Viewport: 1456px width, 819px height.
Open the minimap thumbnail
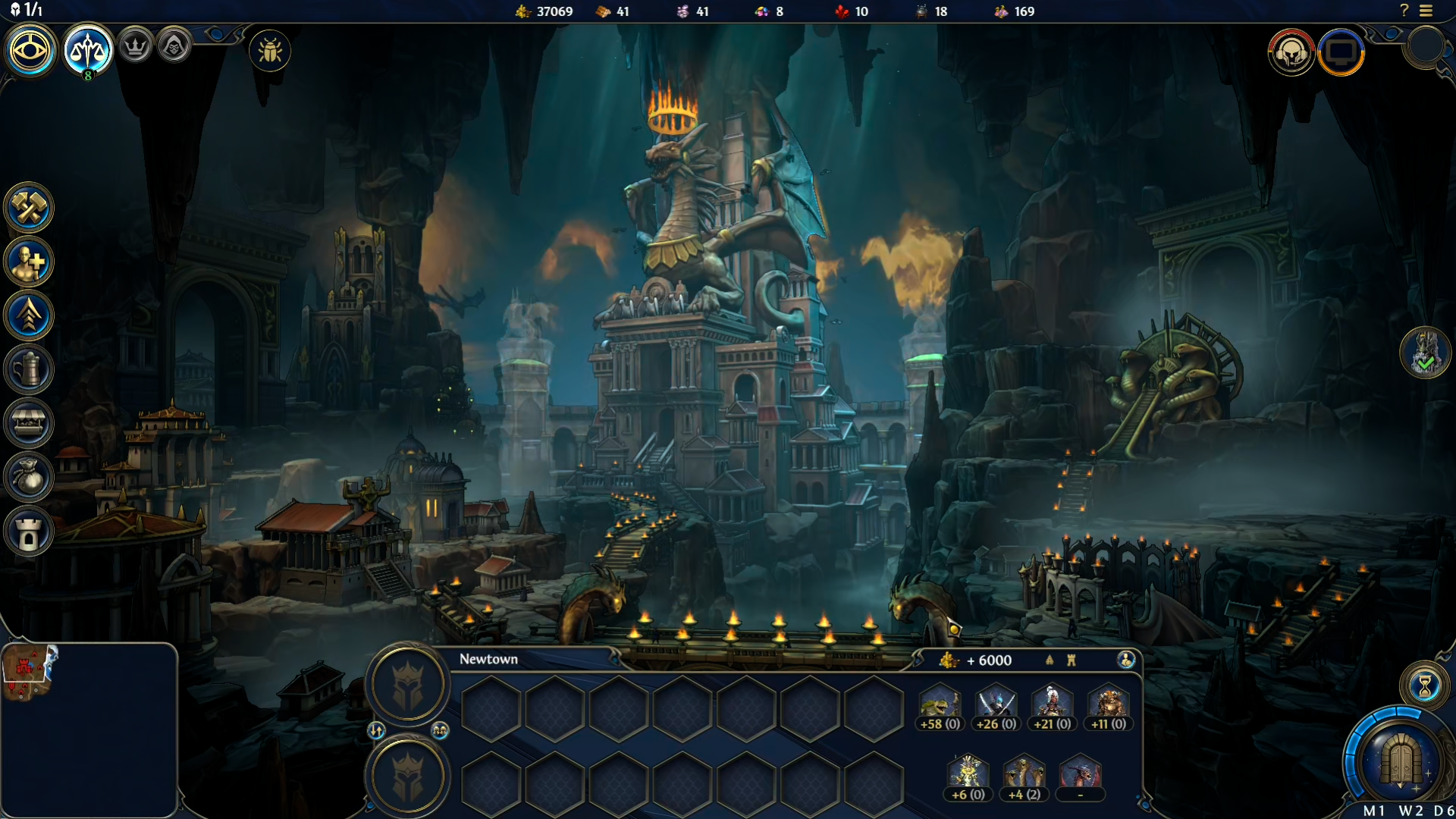point(30,672)
